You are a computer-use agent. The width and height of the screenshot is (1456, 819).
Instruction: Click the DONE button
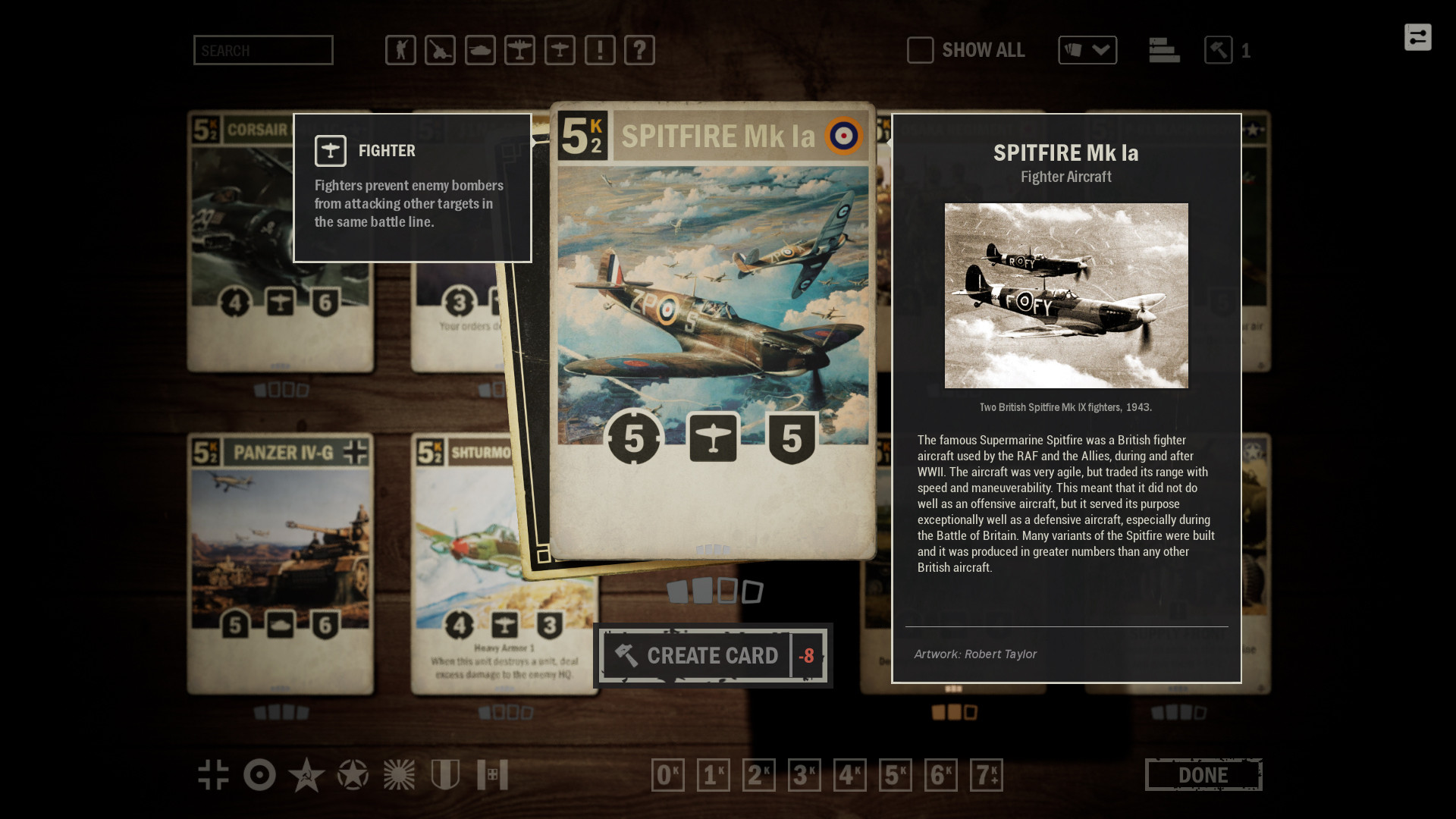(1203, 775)
